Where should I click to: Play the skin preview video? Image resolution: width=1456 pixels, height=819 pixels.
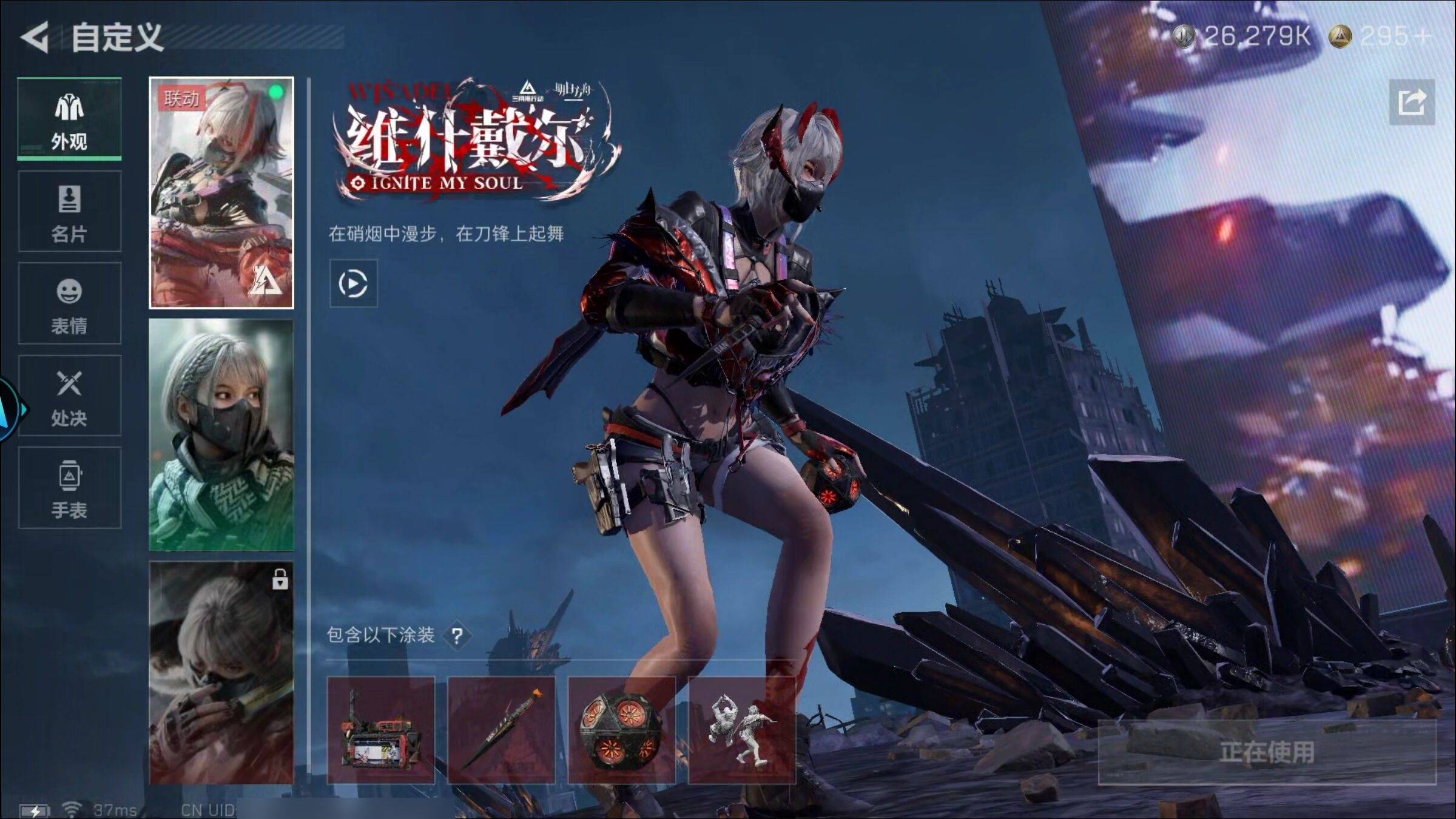(353, 283)
